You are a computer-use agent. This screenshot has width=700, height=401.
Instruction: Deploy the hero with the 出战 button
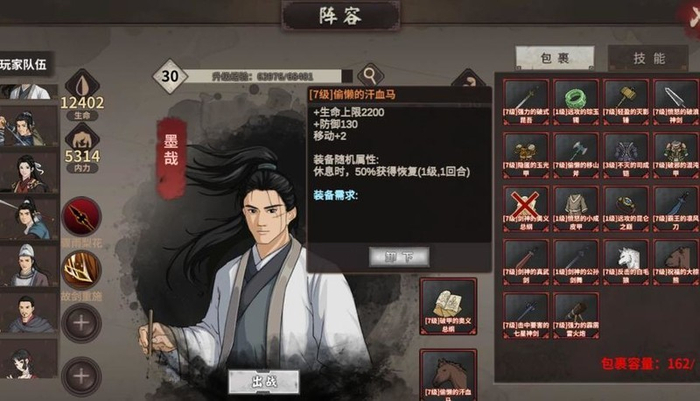263,381
